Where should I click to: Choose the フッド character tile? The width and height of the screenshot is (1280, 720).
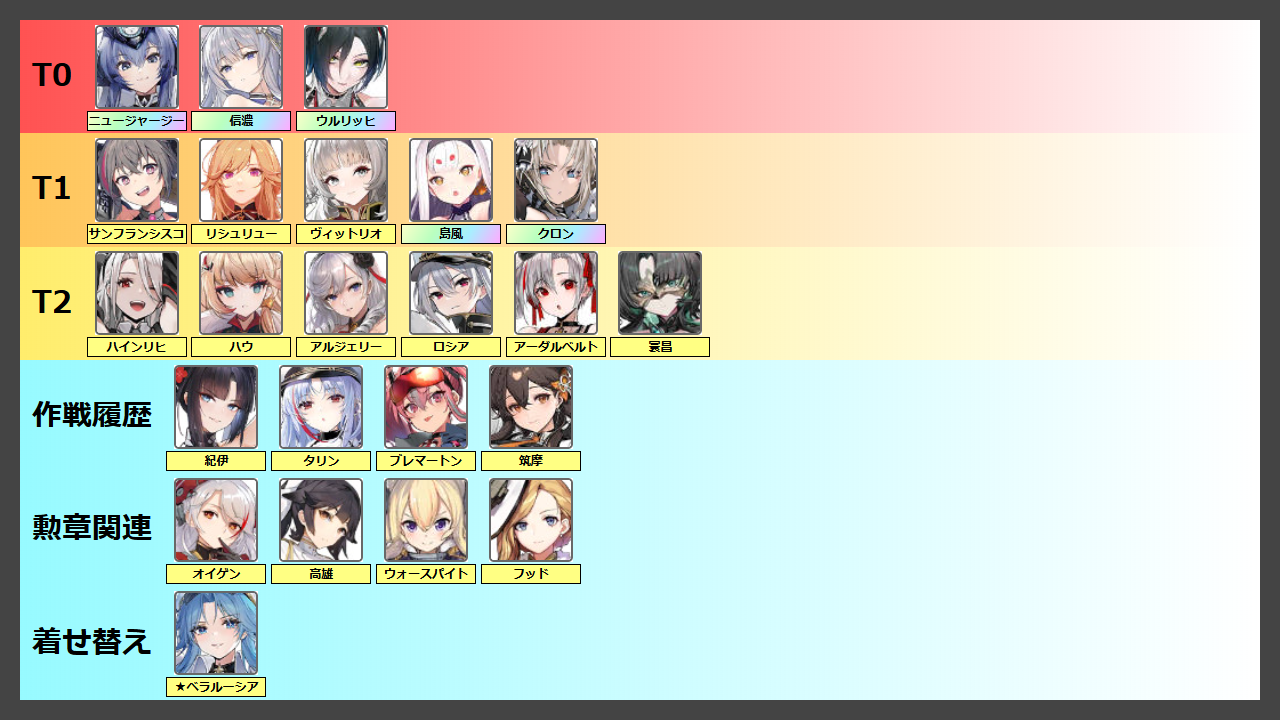(x=531, y=520)
